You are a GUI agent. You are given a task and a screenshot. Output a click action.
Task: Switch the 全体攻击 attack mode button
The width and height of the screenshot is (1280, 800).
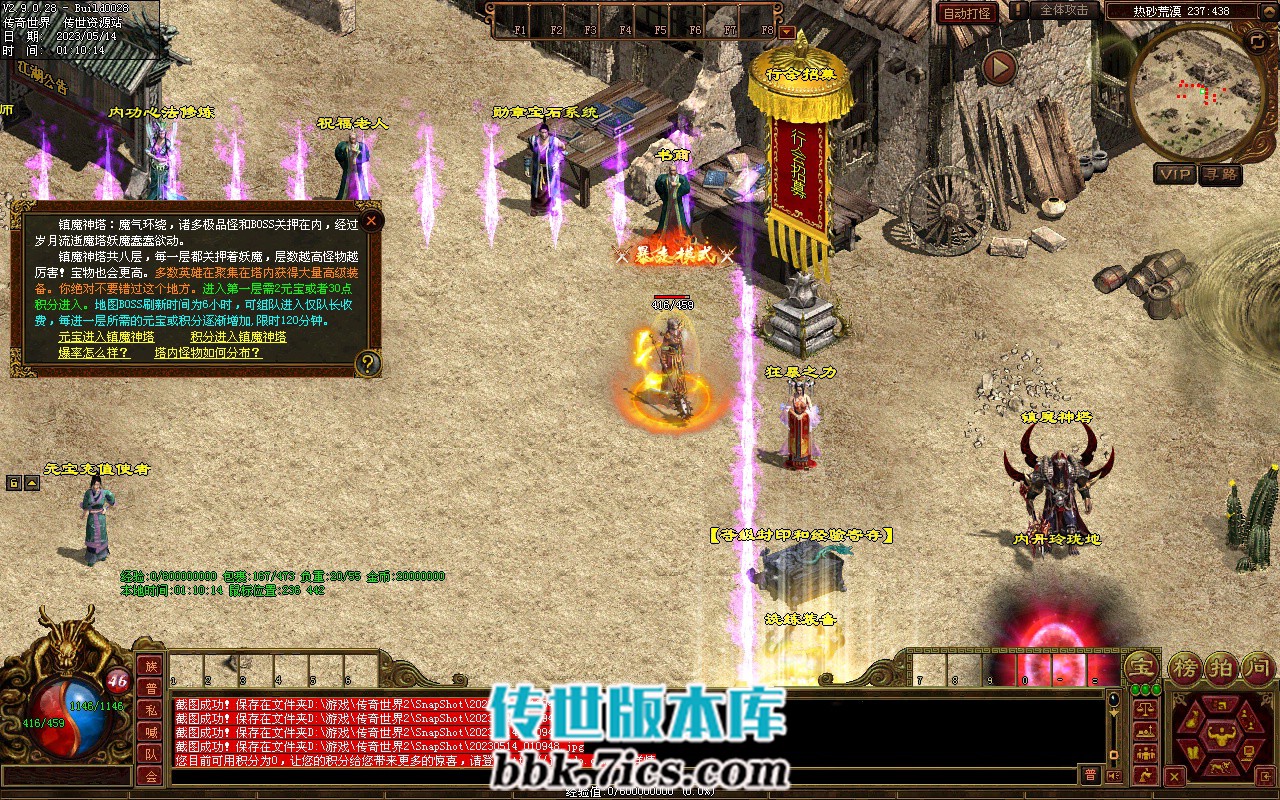[x=1063, y=10]
